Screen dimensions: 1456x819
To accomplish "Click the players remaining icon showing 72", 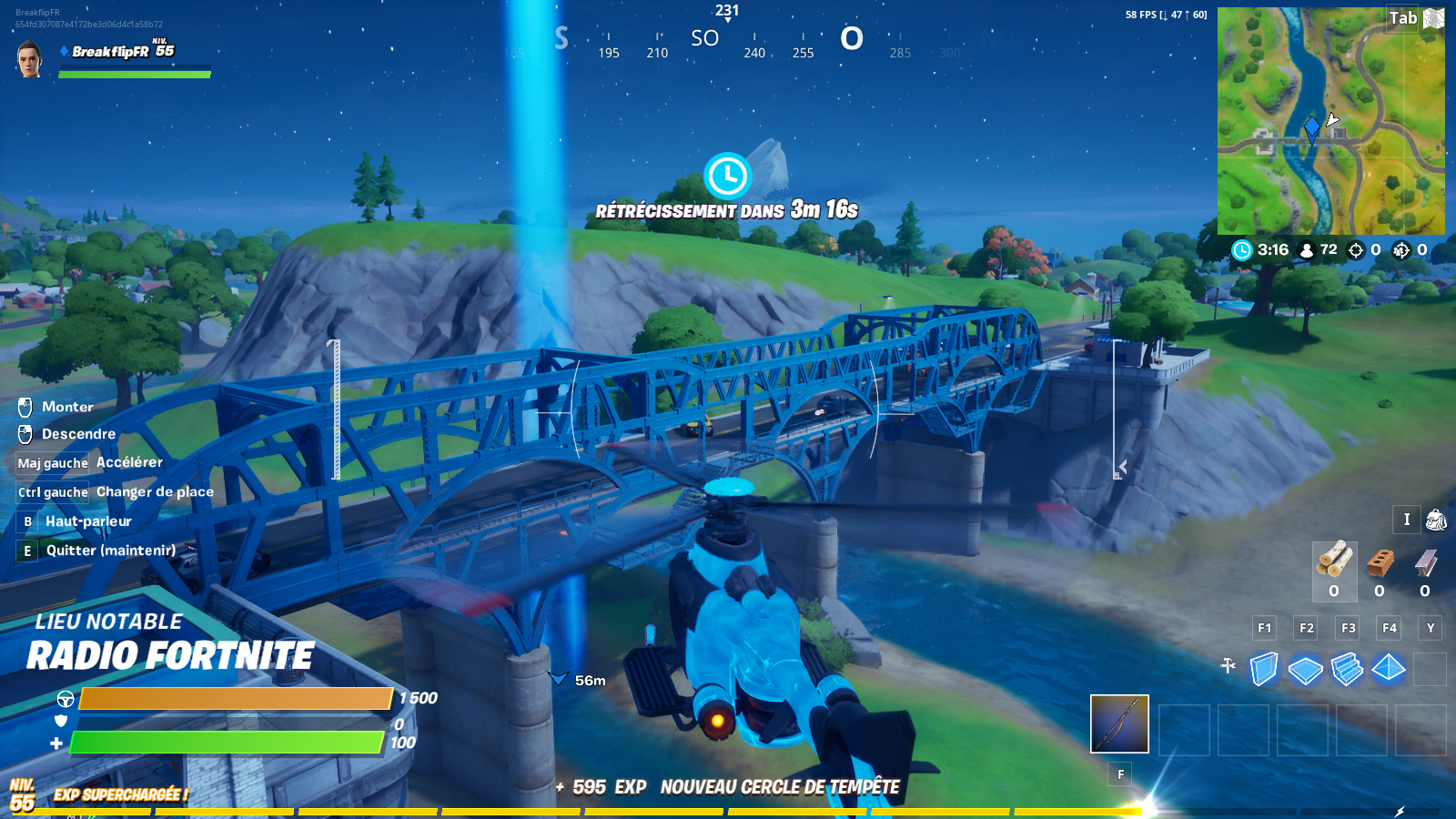I will [x=1307, y=249].
